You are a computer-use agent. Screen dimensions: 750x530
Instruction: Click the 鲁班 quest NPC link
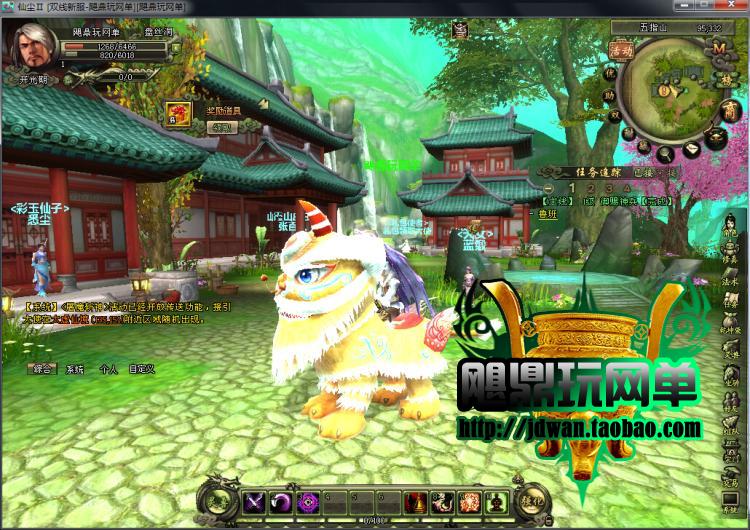pyautogui.click(x=574, y=214)
